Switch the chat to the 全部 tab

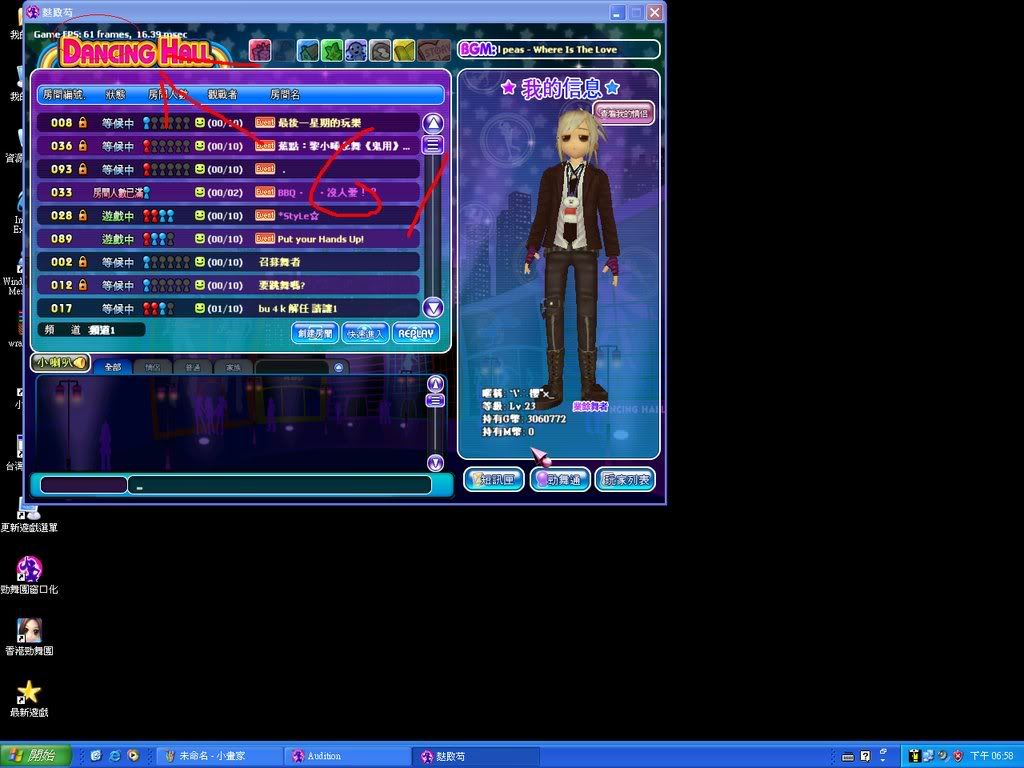112,367
